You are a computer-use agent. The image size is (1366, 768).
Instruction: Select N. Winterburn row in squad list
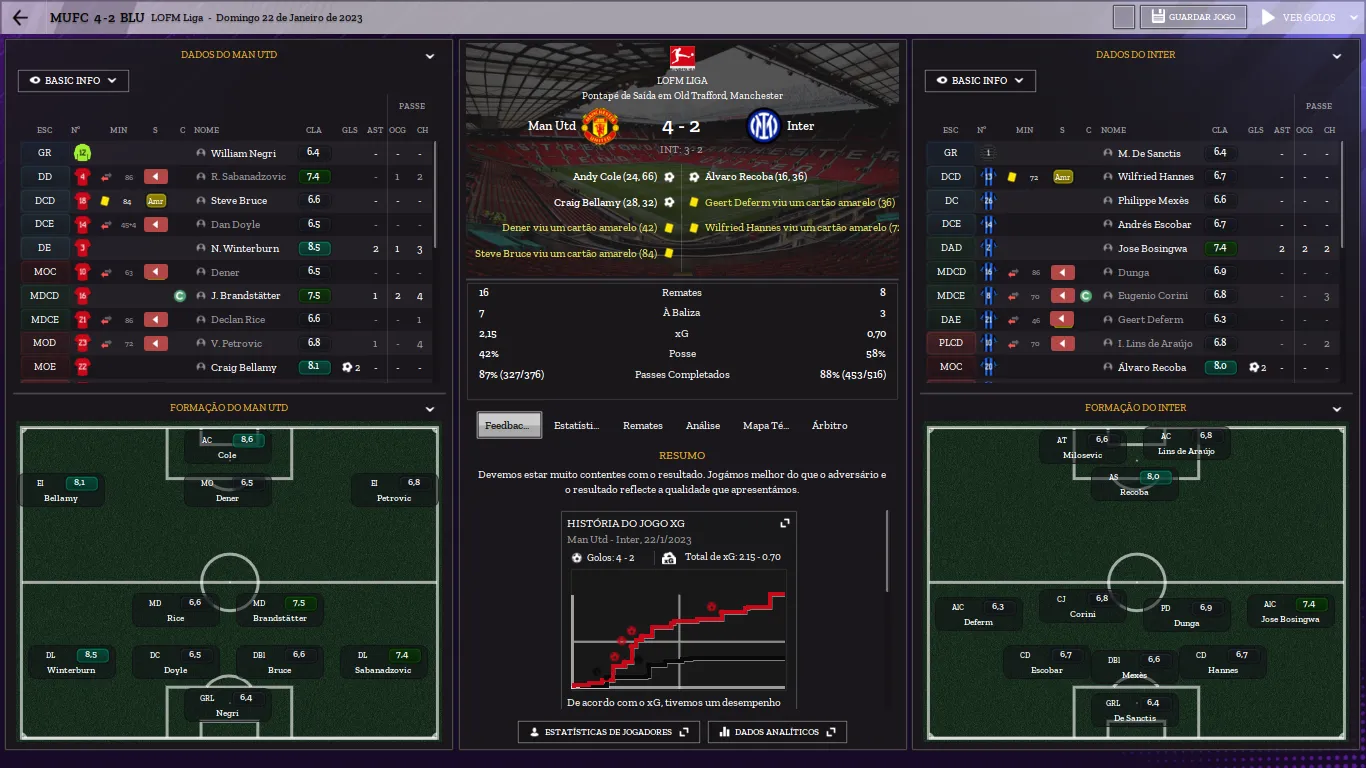(244, 249)
